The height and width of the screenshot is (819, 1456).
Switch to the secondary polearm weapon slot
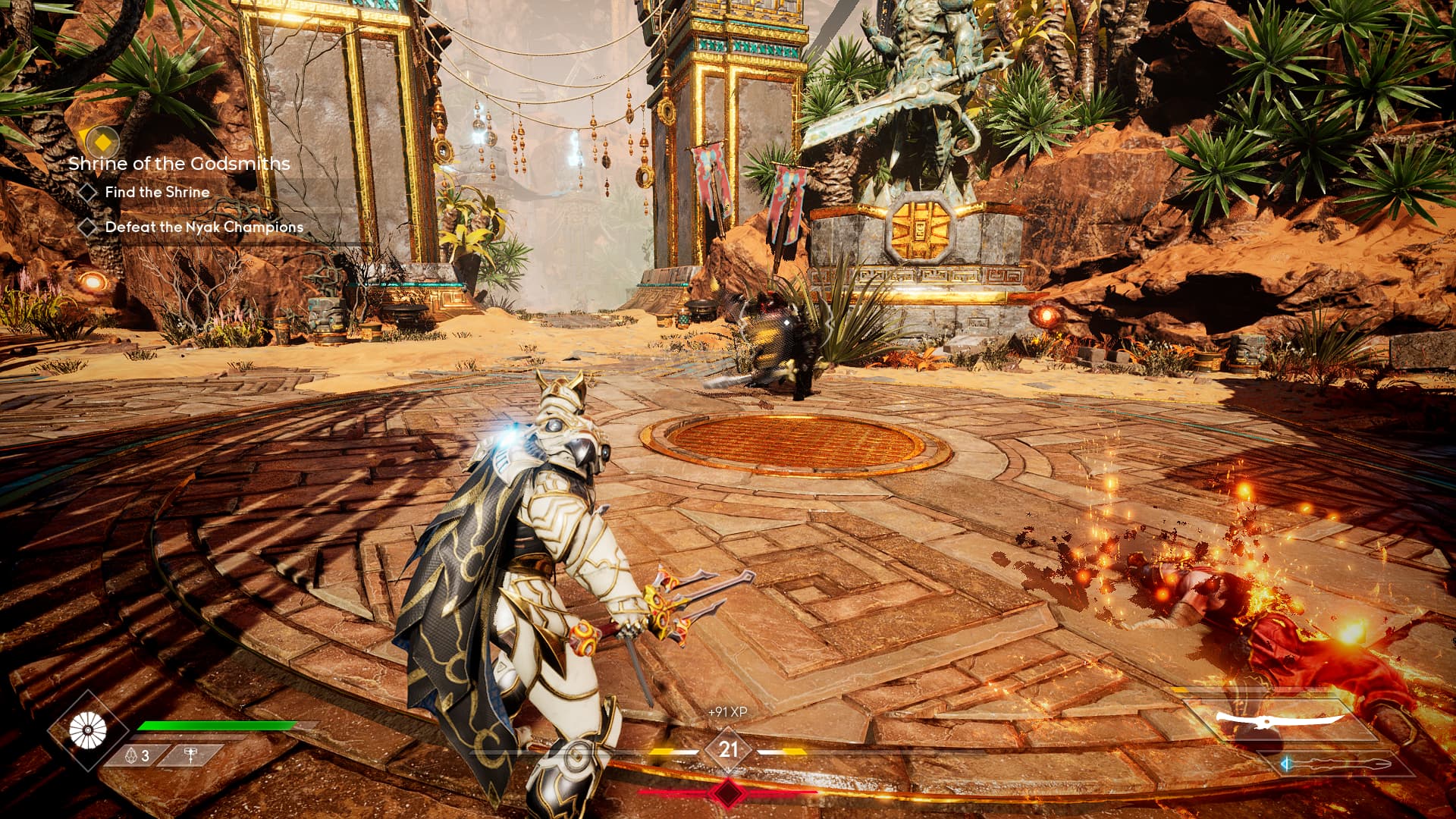(1338, 764)
